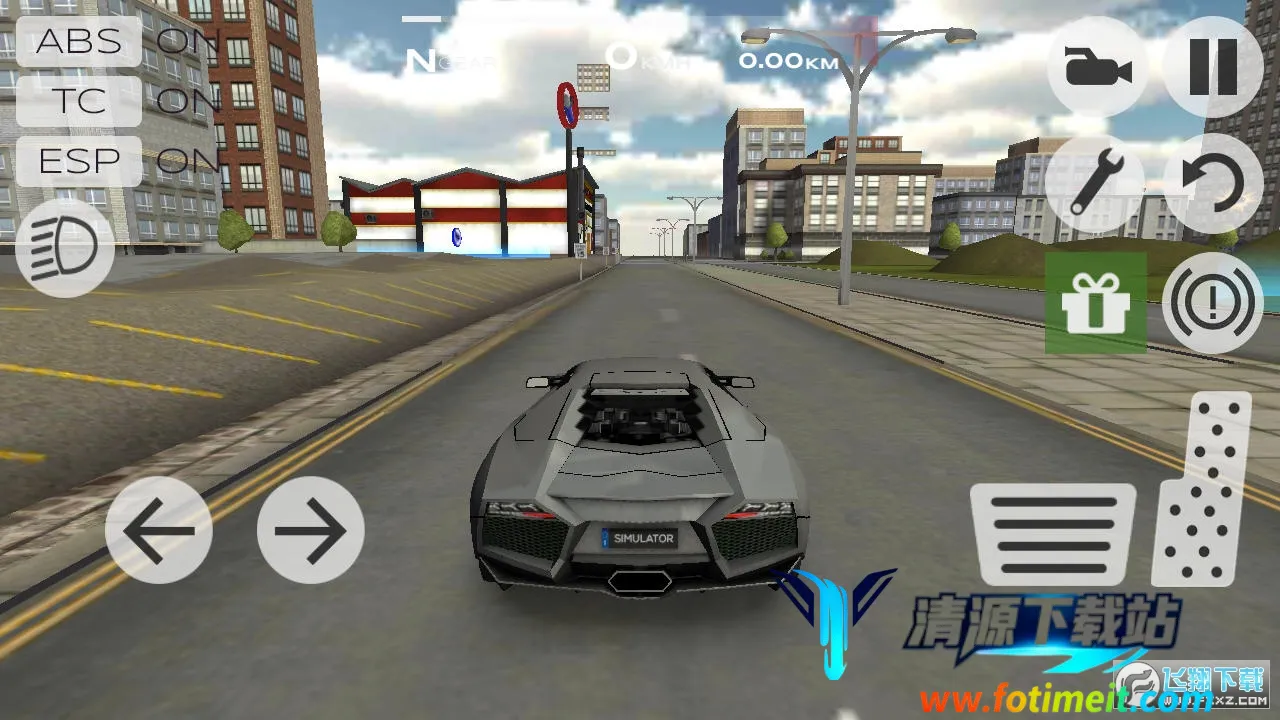
Task: Reset the car with the circular arrow
Action: coord(1213,185)
